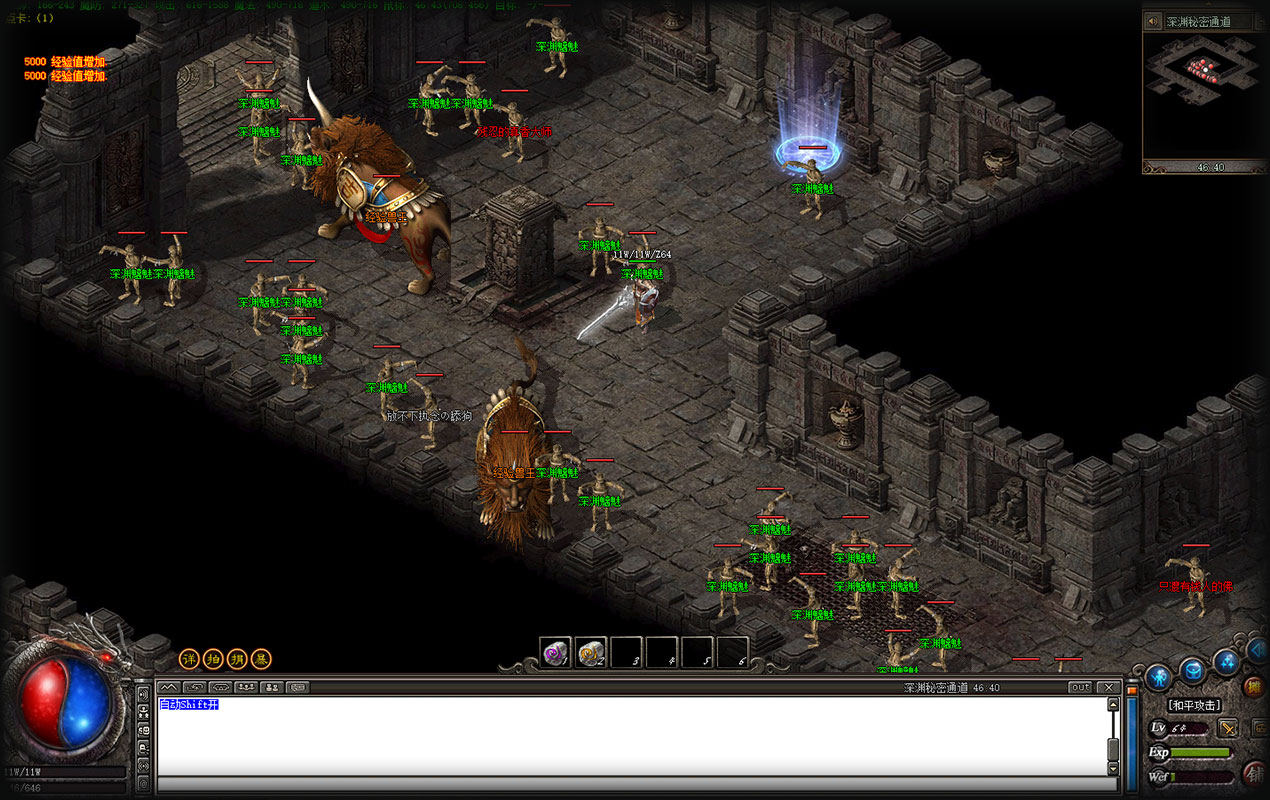The width and height of the screenshot is (1270, 800).
Task: Open the 摊 stall button
Action: (1253, 687)
